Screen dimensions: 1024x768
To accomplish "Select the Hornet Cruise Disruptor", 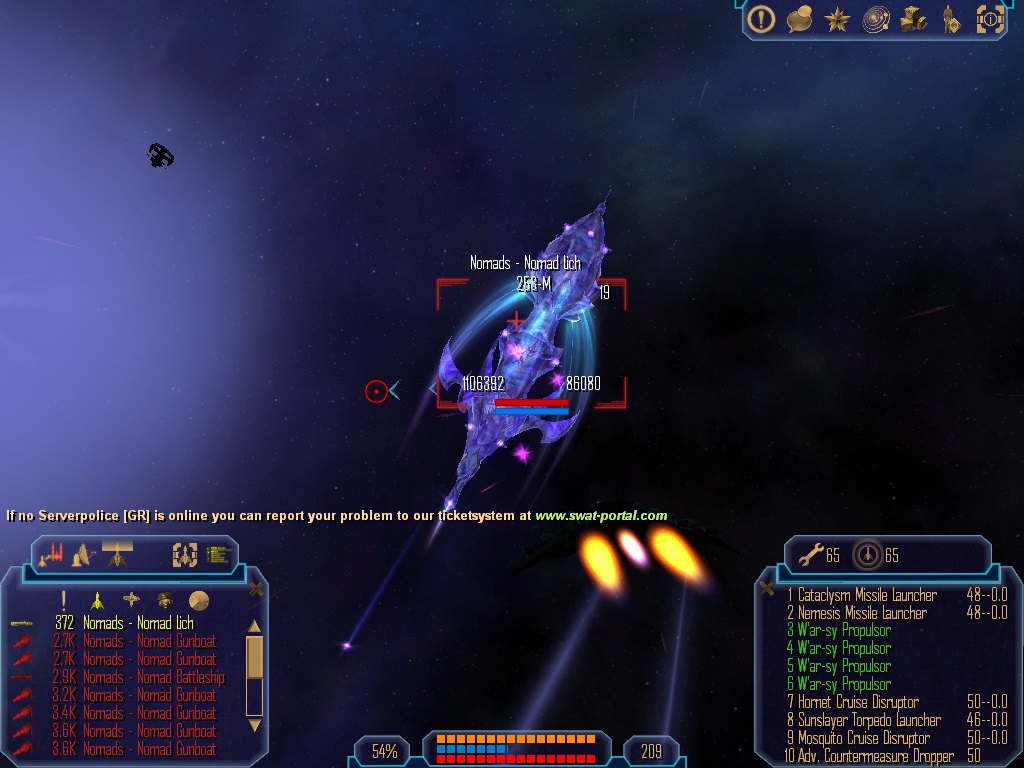I will click(858, 702).
